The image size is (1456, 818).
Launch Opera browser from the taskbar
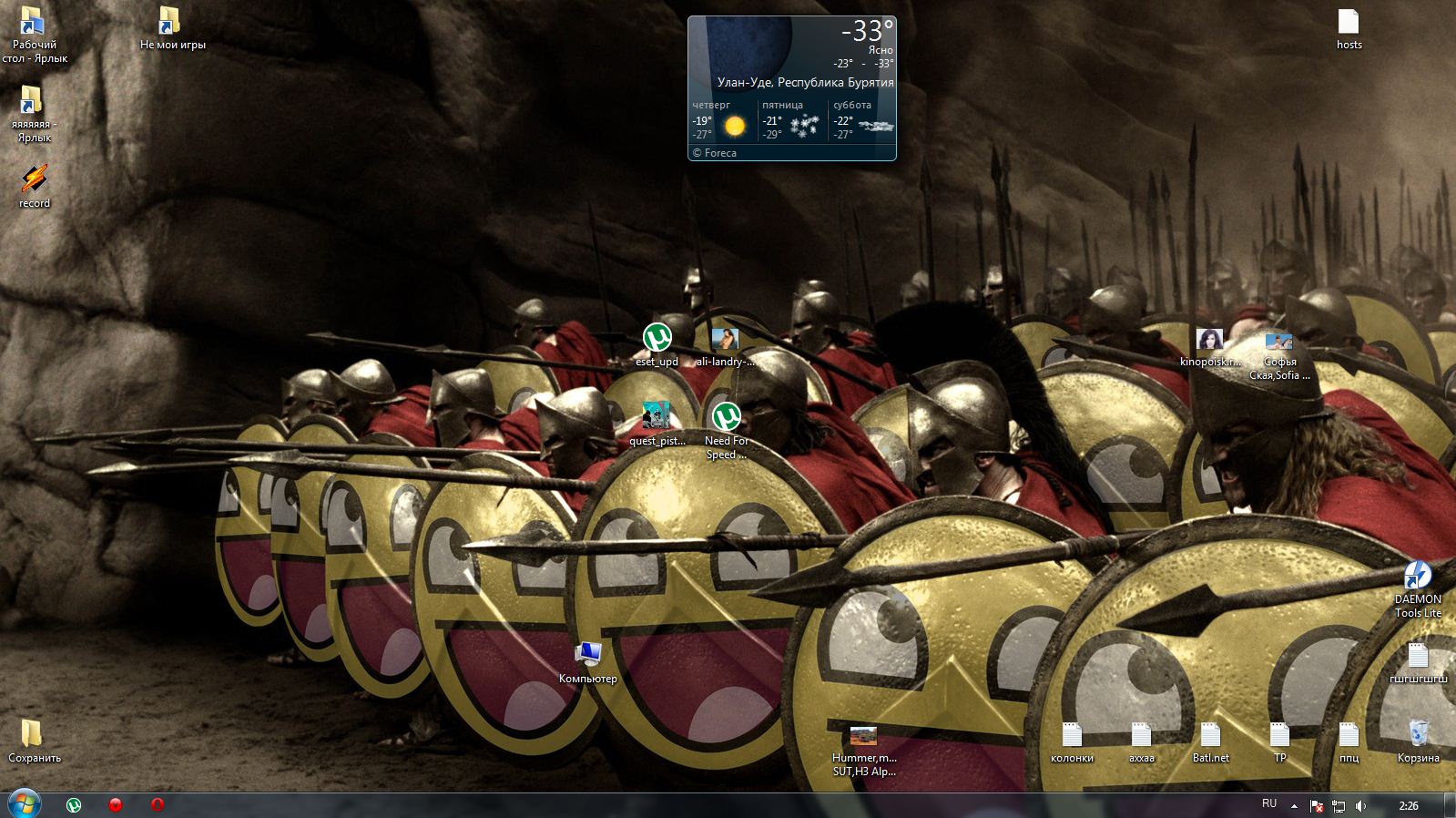point(156,805)
